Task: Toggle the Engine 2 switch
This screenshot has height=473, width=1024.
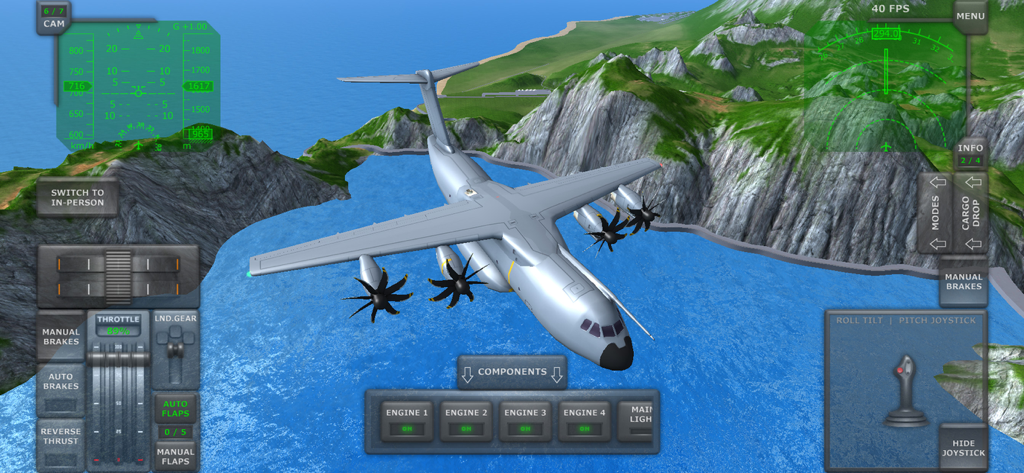Action: 466,419
